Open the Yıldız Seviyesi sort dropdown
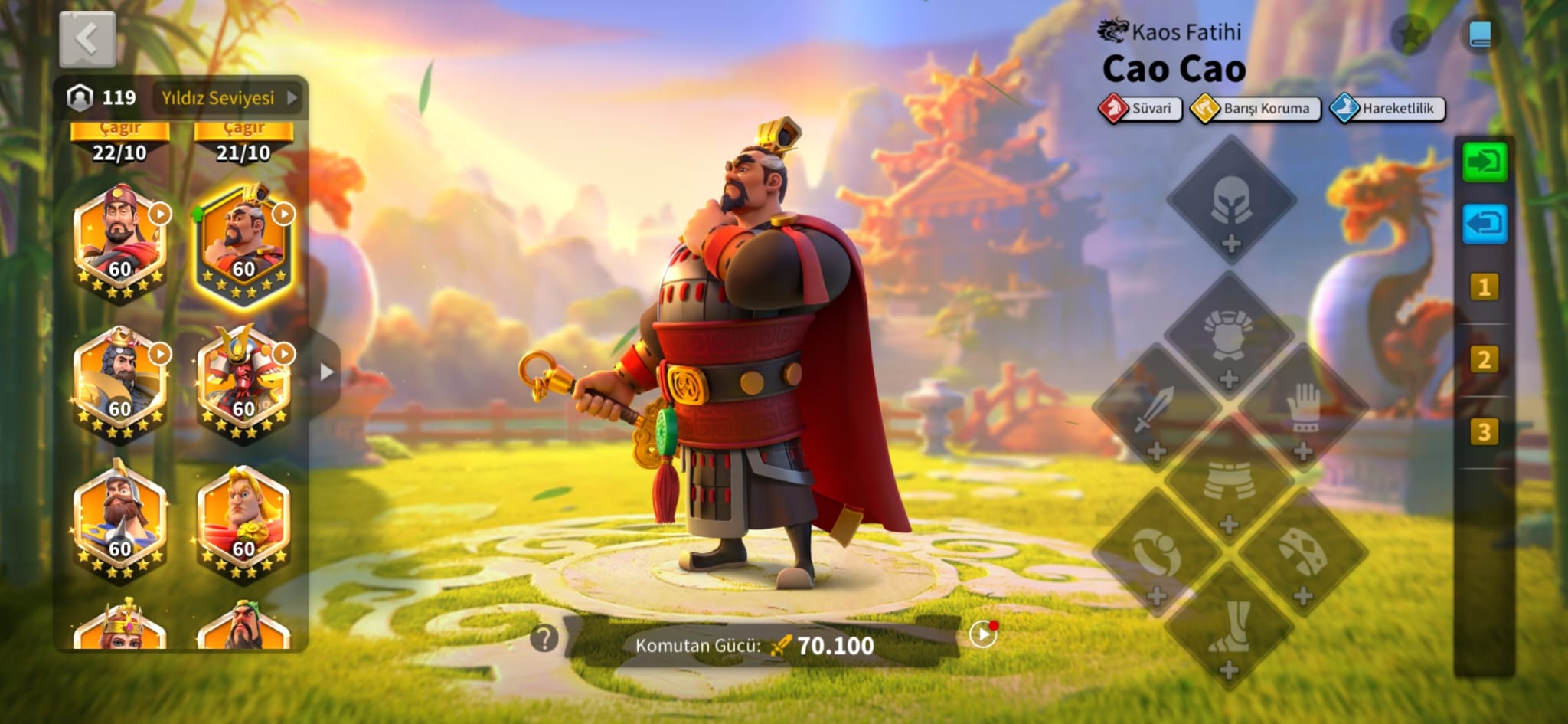The width and height of the screenshot is (1568, 724). (x=228, y=98)
